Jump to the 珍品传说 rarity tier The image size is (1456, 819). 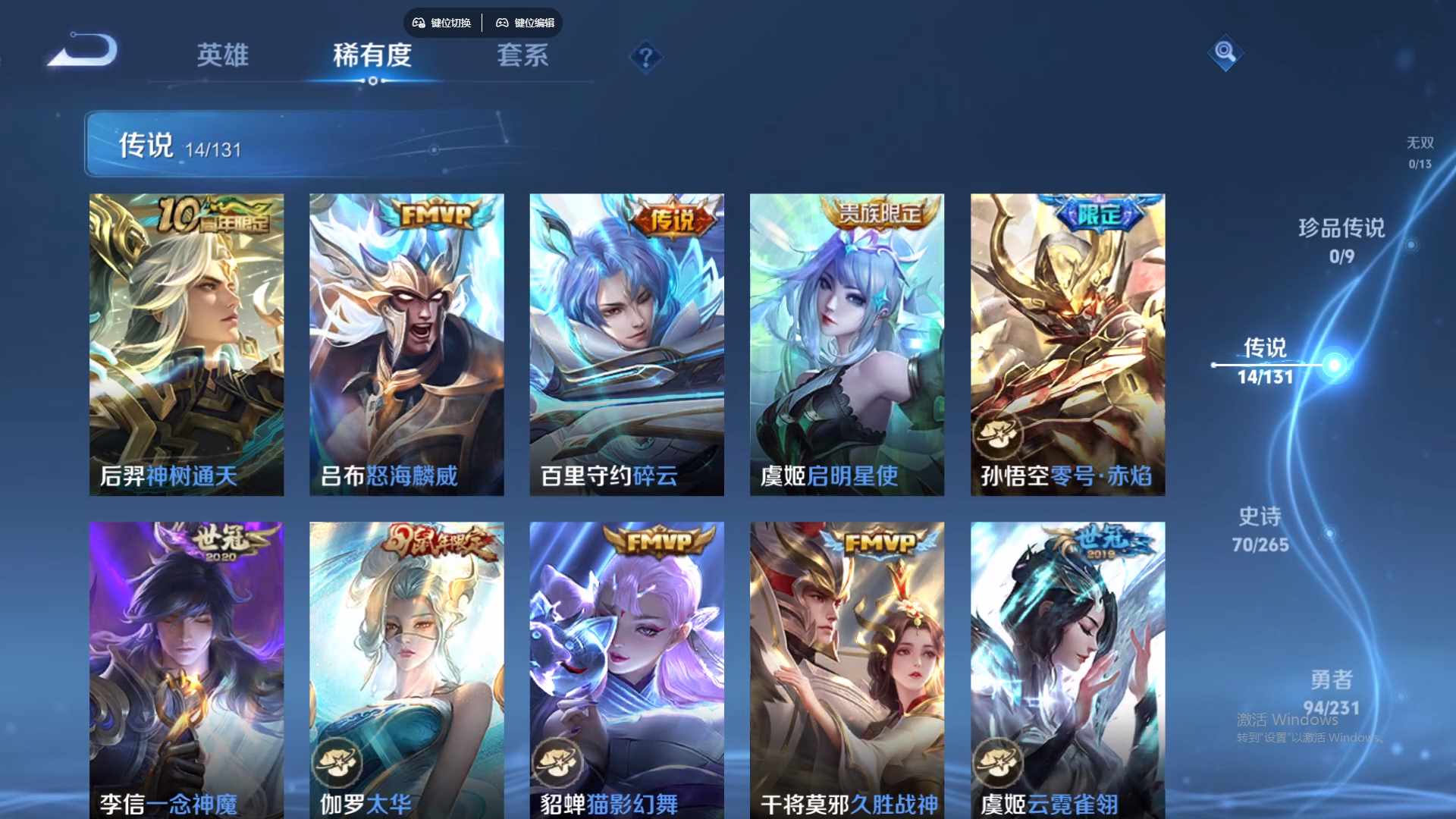point(1341,240)
